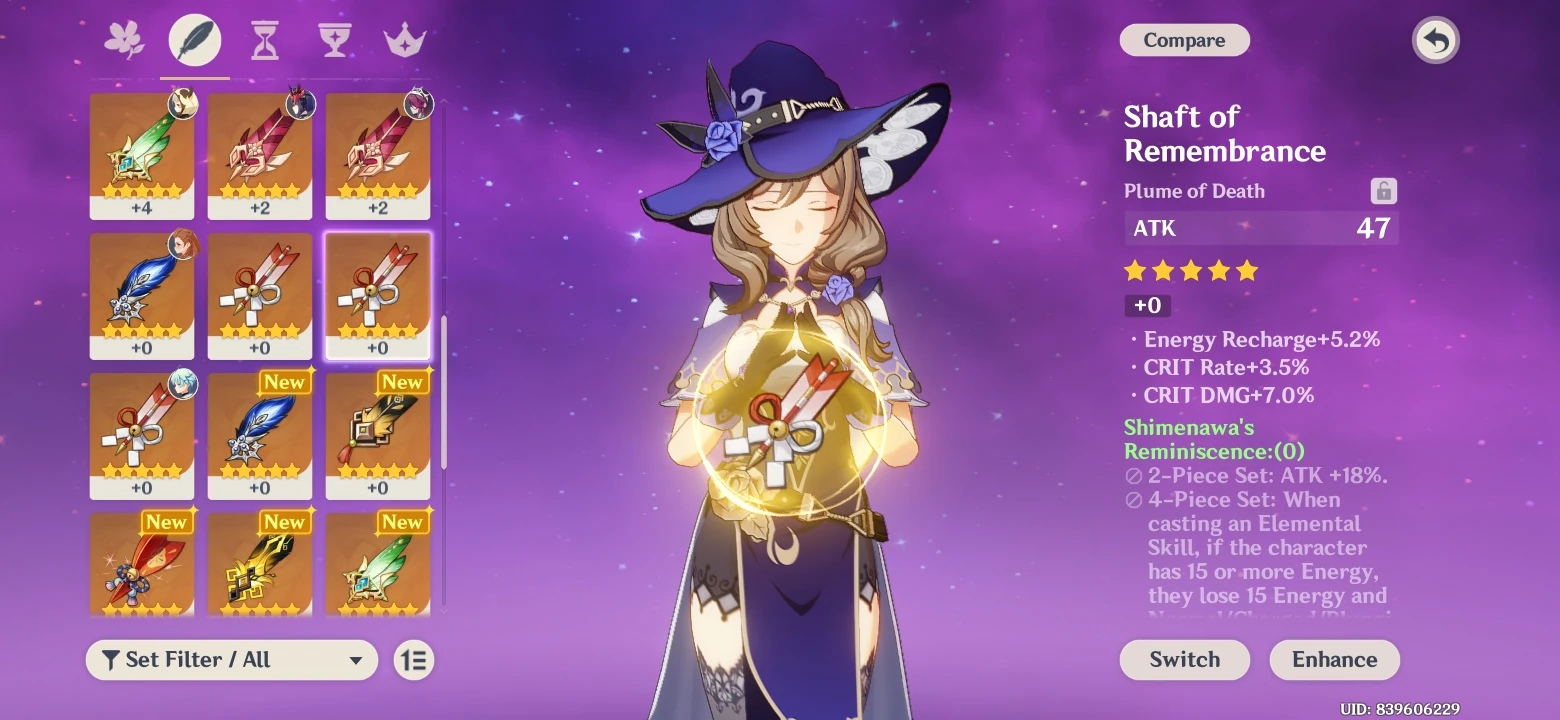The image size is (1560, 720).
Task: Open the Goblet of Eonothem tab
Action: tap(334, 40)
